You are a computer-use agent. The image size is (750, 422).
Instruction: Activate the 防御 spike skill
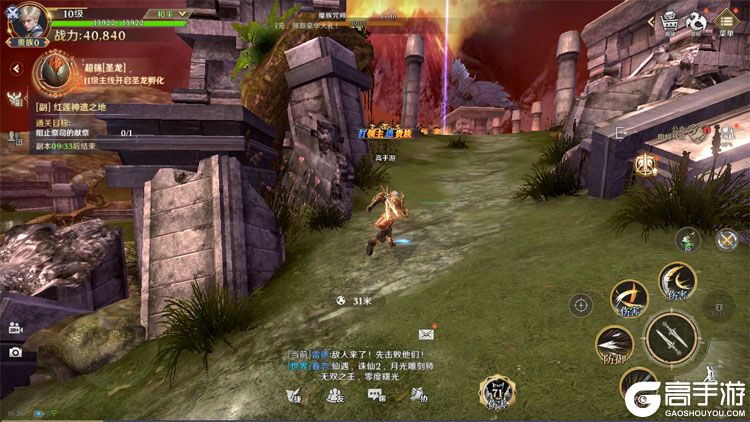click(x=613, y=344)
